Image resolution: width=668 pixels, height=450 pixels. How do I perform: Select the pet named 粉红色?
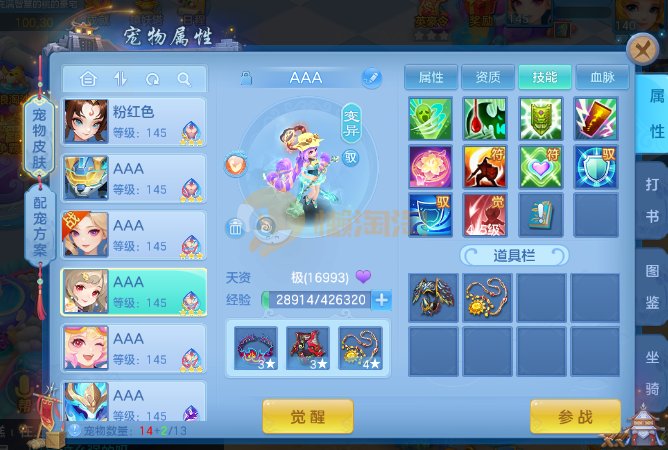click(134, 122)
